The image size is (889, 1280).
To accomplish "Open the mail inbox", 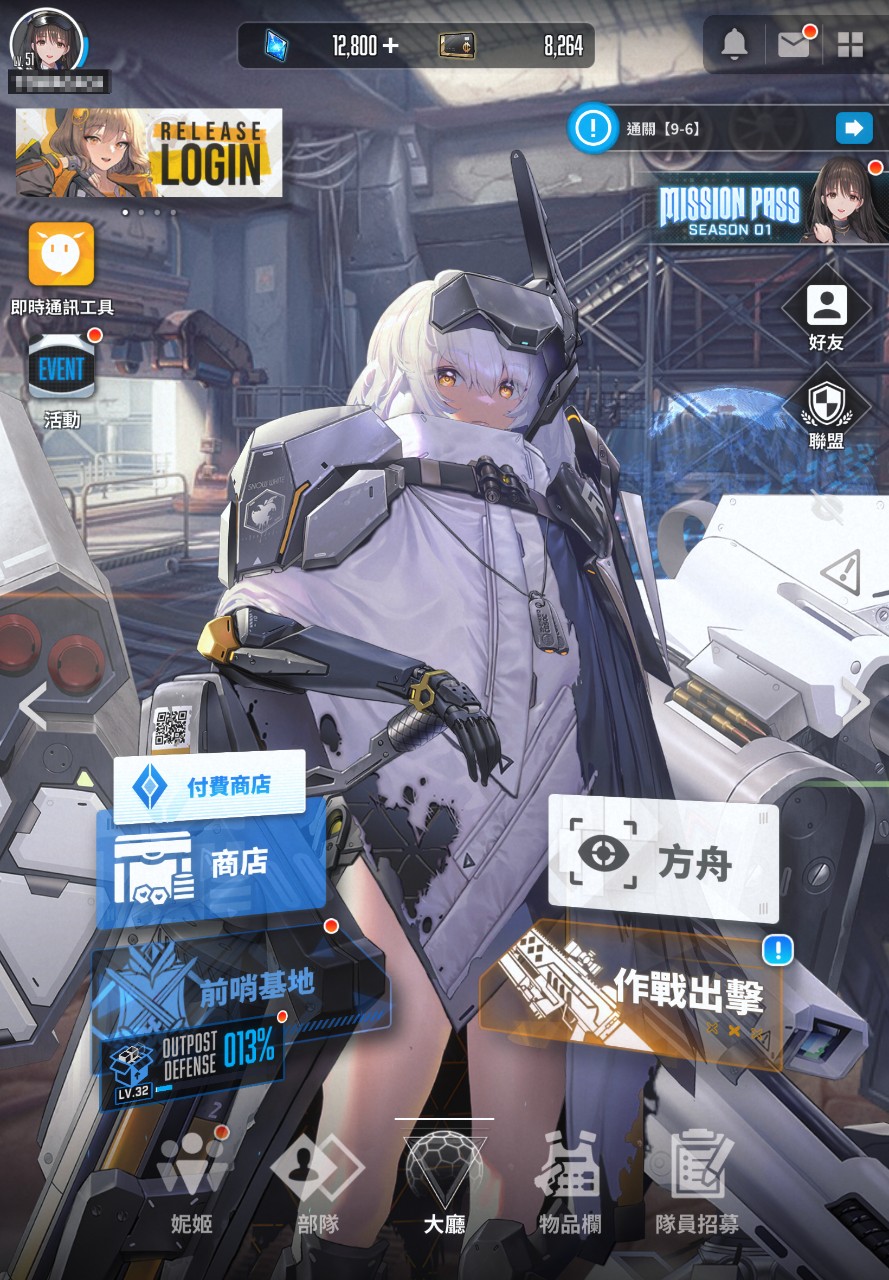I will click(x=794, y=44).
